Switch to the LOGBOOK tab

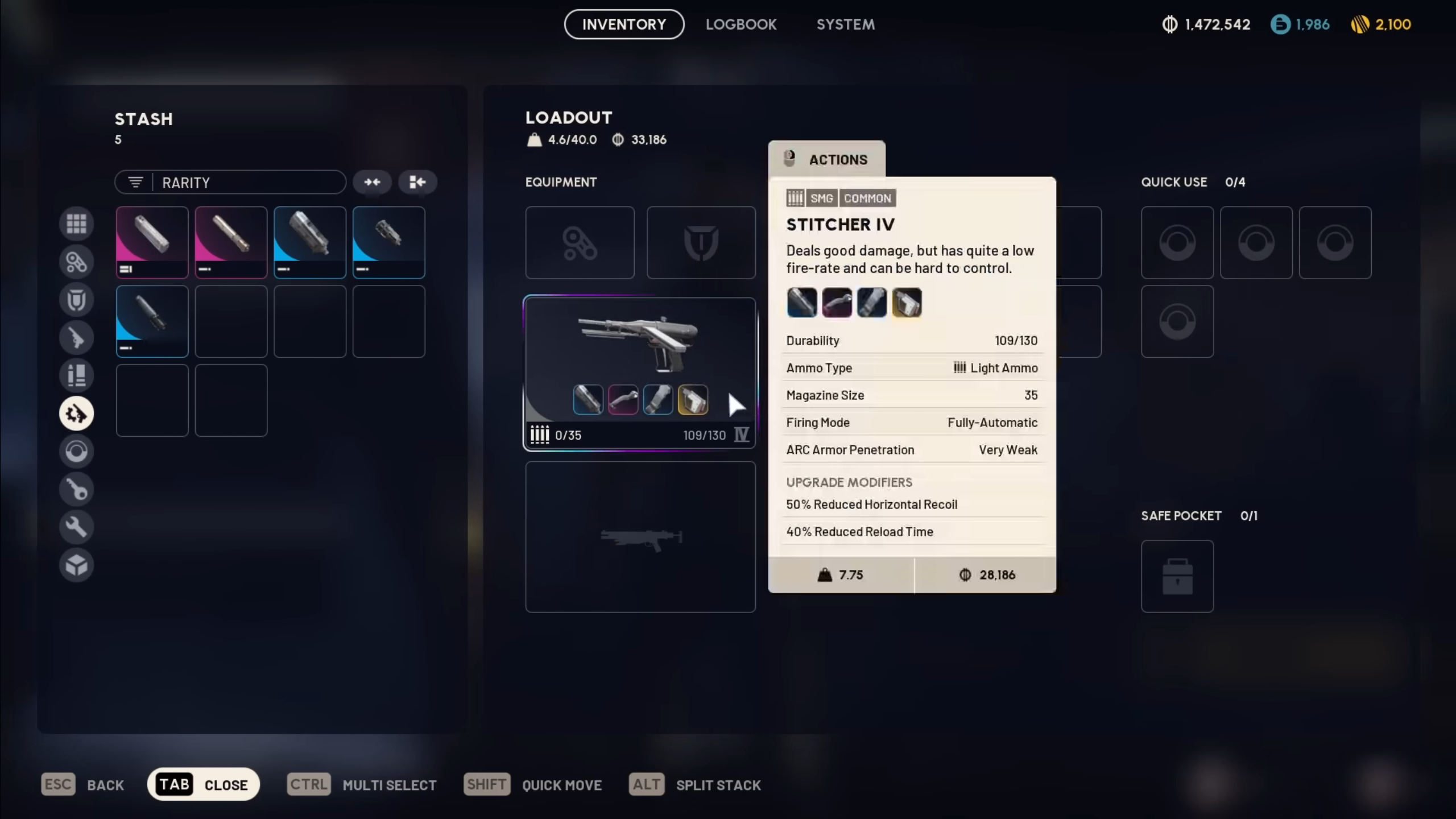point(741,24)
